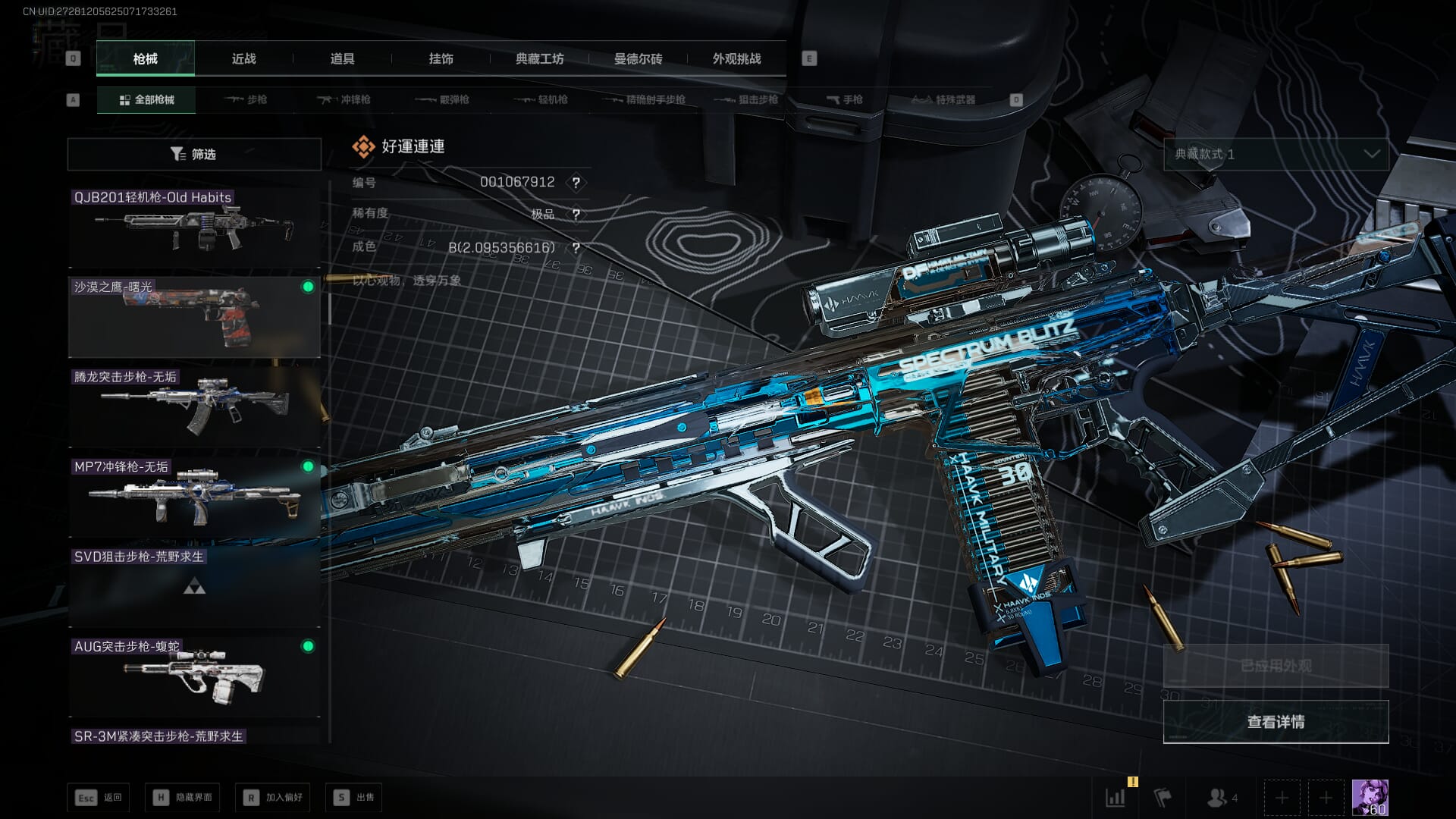The image size is (1456, 819).
Task: Expand the 典藏款式 1 dropdown
Action: (x=1276, y=154)
